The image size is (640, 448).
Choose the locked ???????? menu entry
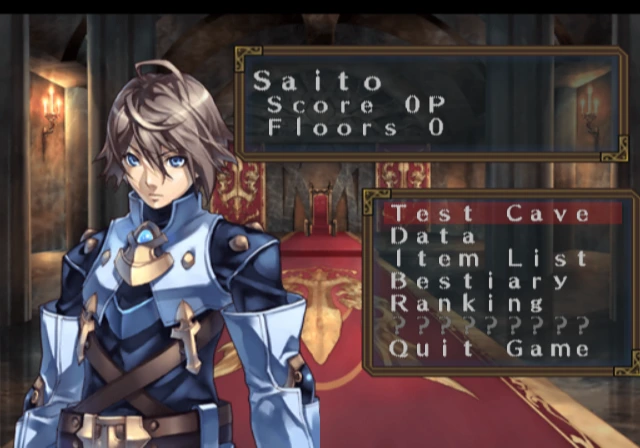(489, 325)
